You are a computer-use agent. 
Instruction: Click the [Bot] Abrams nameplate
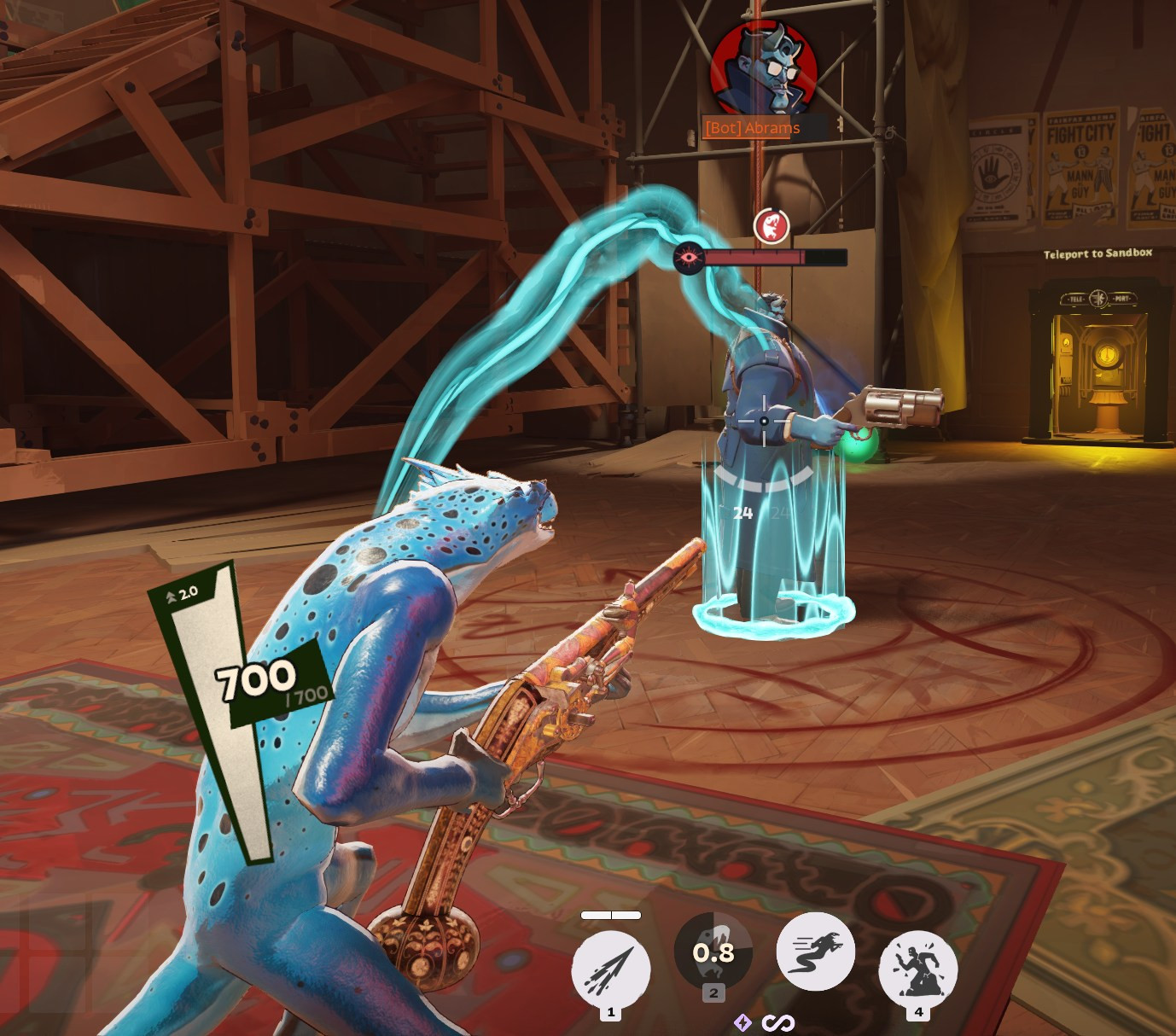754,128
